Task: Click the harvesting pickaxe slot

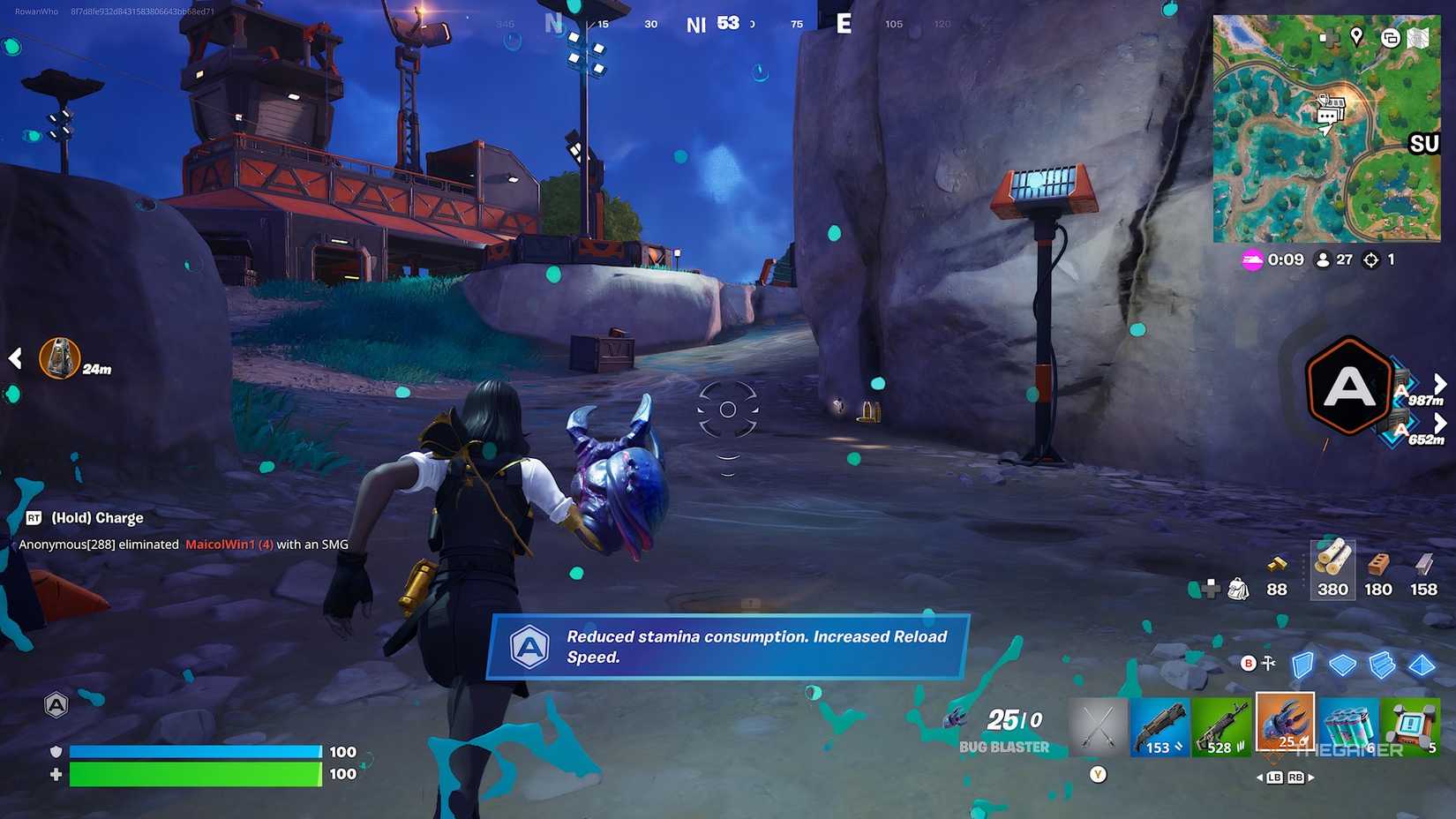Action: [1099, 724]
